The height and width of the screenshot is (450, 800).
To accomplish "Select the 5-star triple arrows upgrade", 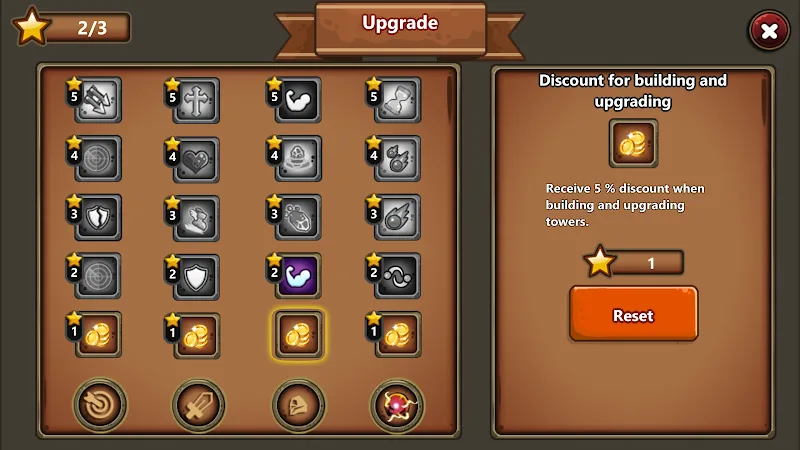I will (98, 100).
